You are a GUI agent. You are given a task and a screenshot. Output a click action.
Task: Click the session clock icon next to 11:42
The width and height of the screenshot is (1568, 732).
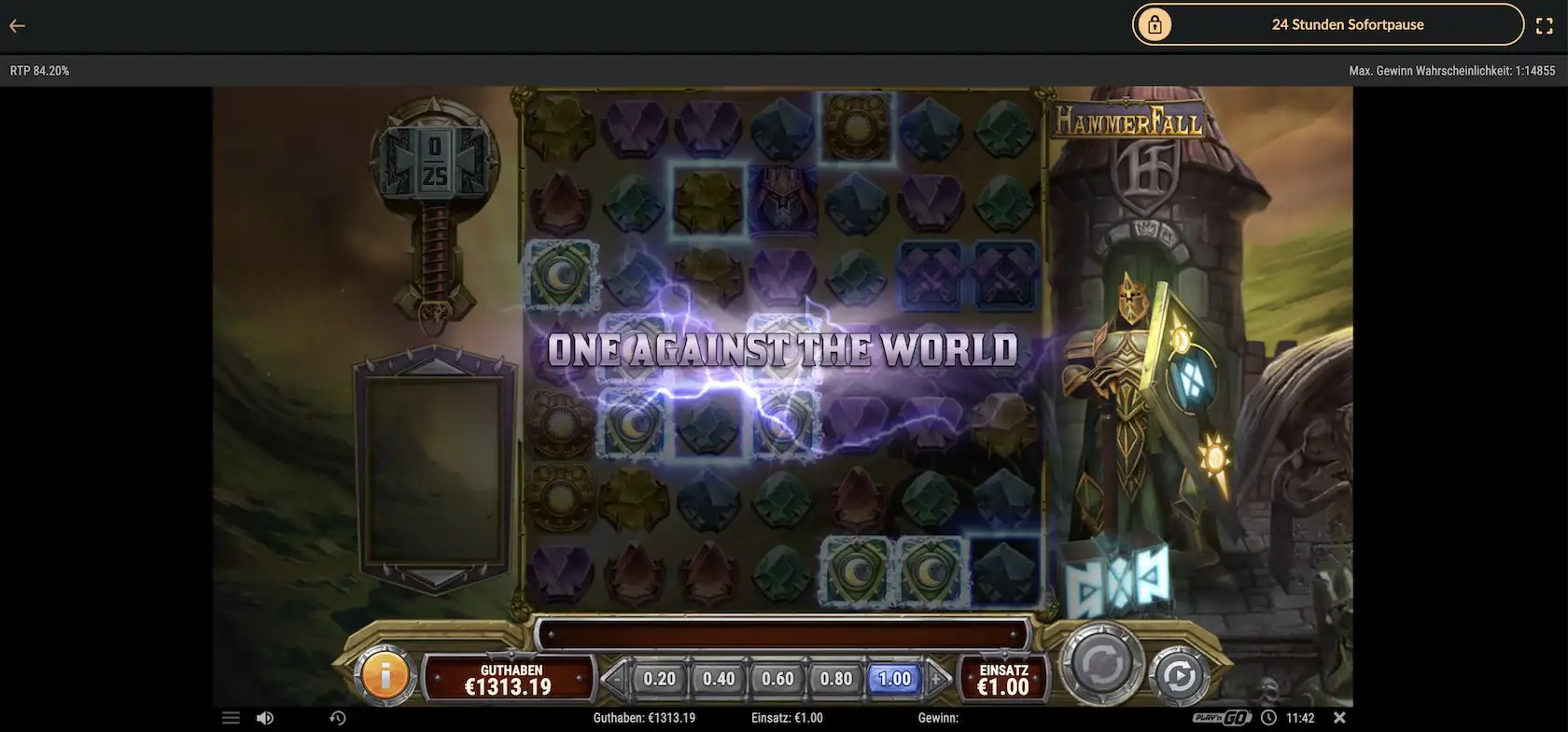click(1269, 717)
